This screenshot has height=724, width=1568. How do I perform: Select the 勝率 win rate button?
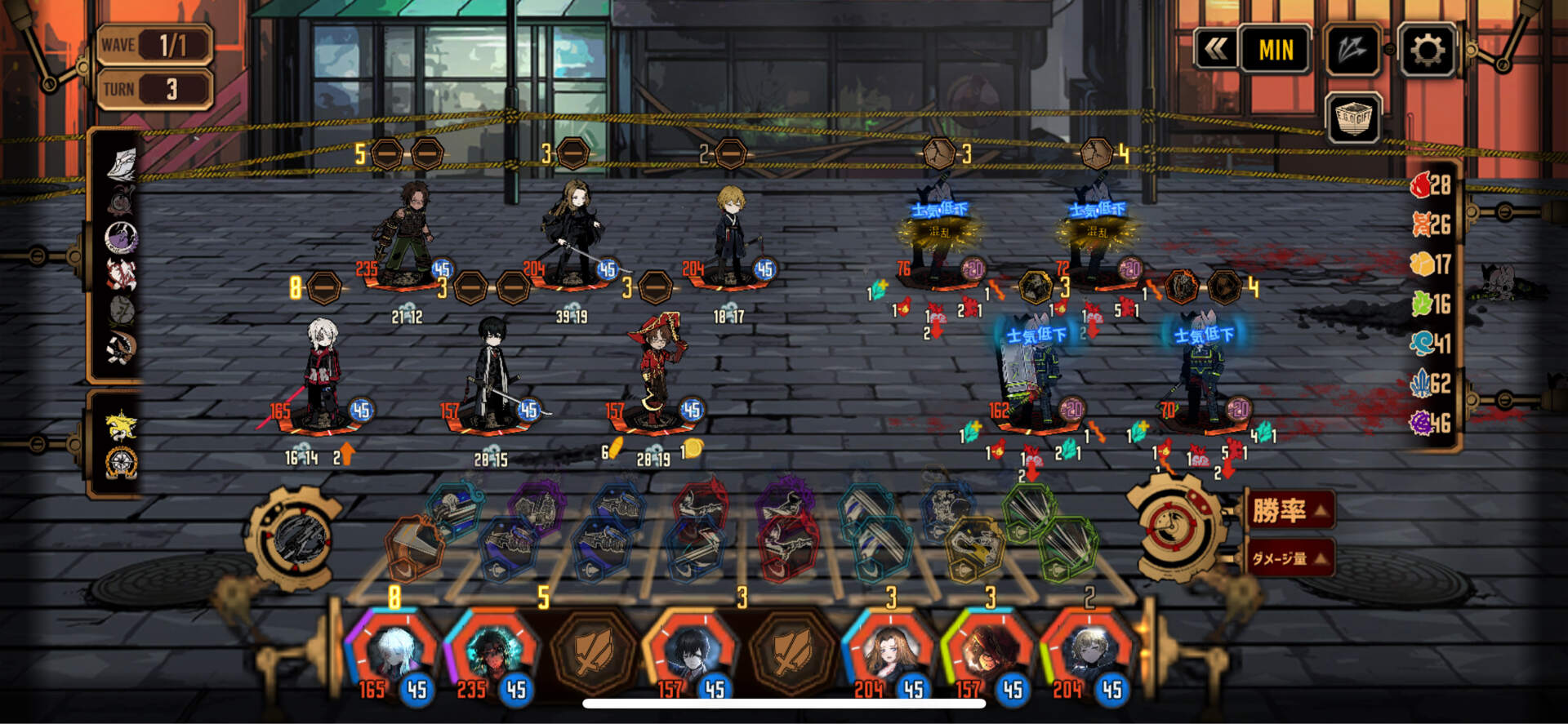point(1290,512)
